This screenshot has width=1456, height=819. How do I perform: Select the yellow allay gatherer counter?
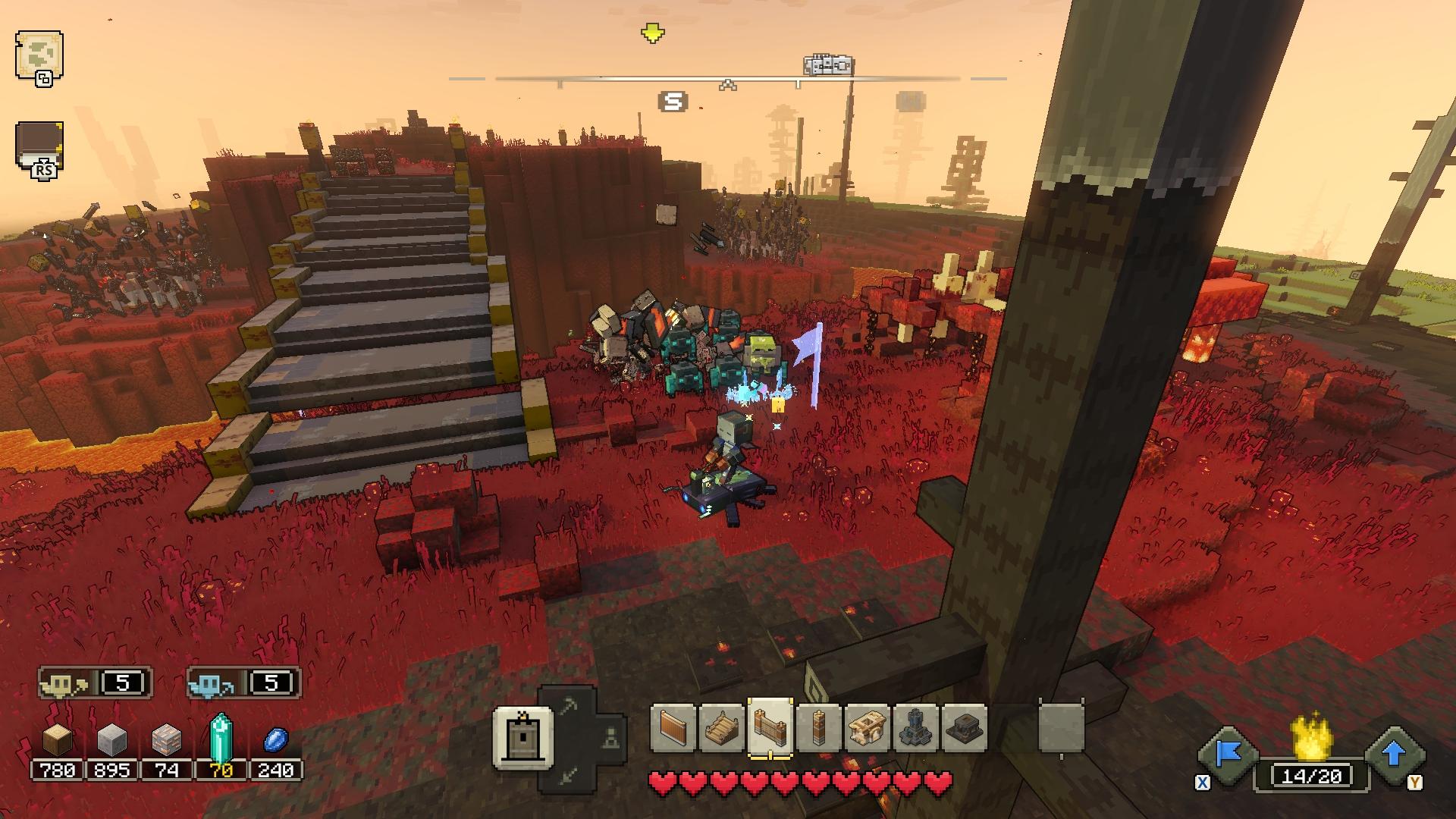(95, 683)
